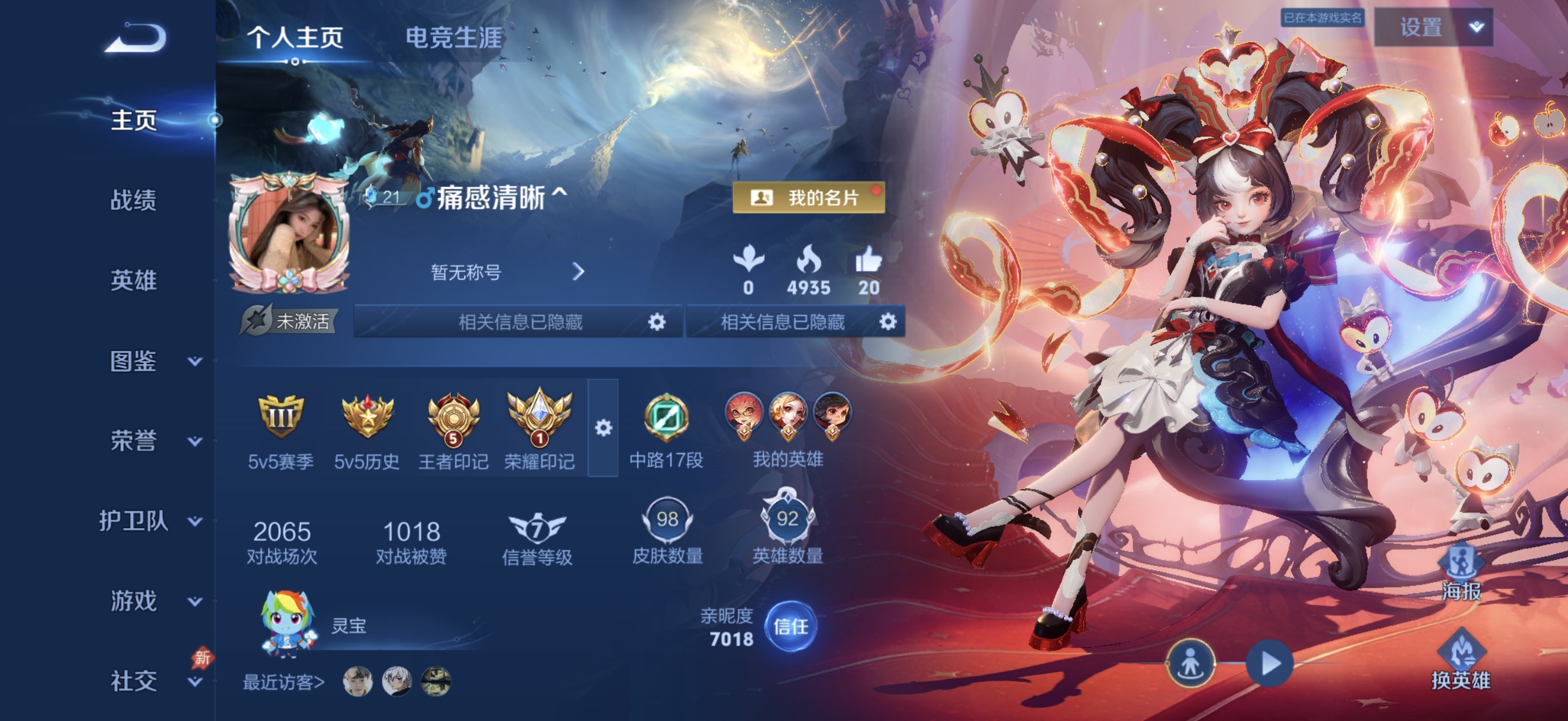Open settings gear next to 荣耀印记
Viewport: 1568px width, 721px height.
pyautogui.click(x=603, y=429)
